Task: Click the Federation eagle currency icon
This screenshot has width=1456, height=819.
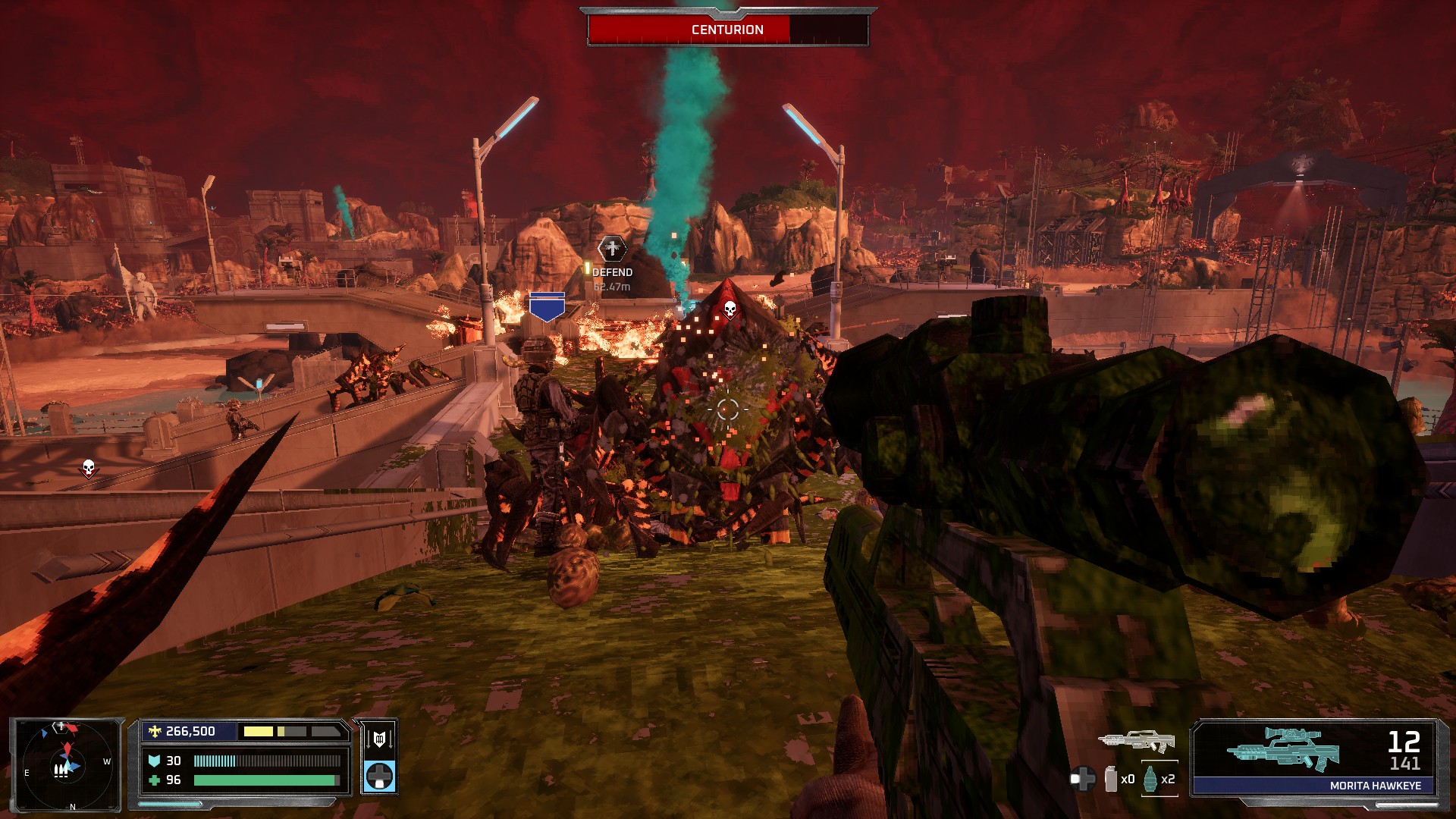Action: coord(155,731)
